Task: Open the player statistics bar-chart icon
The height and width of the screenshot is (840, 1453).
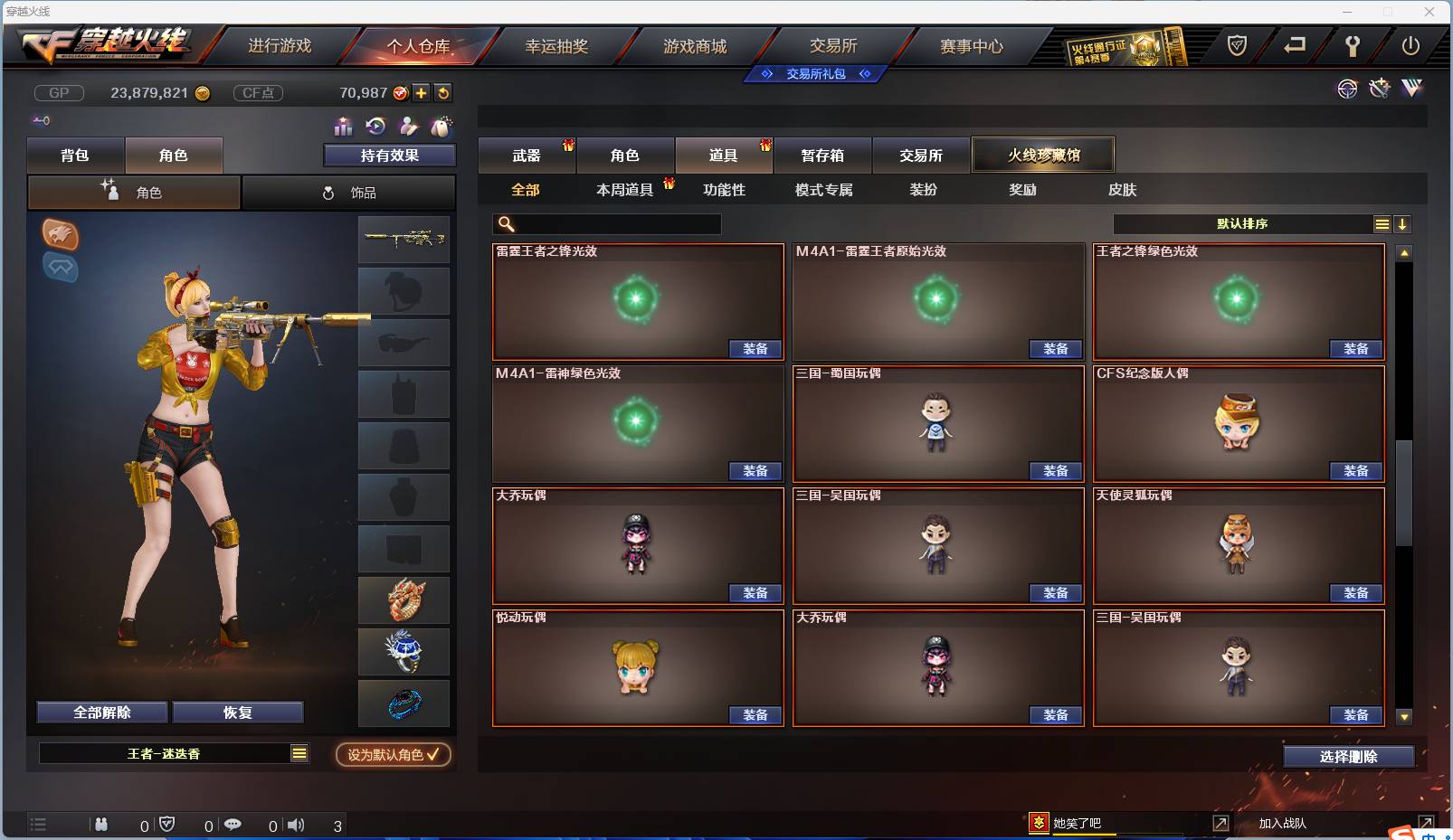Action: coord(344,127)
